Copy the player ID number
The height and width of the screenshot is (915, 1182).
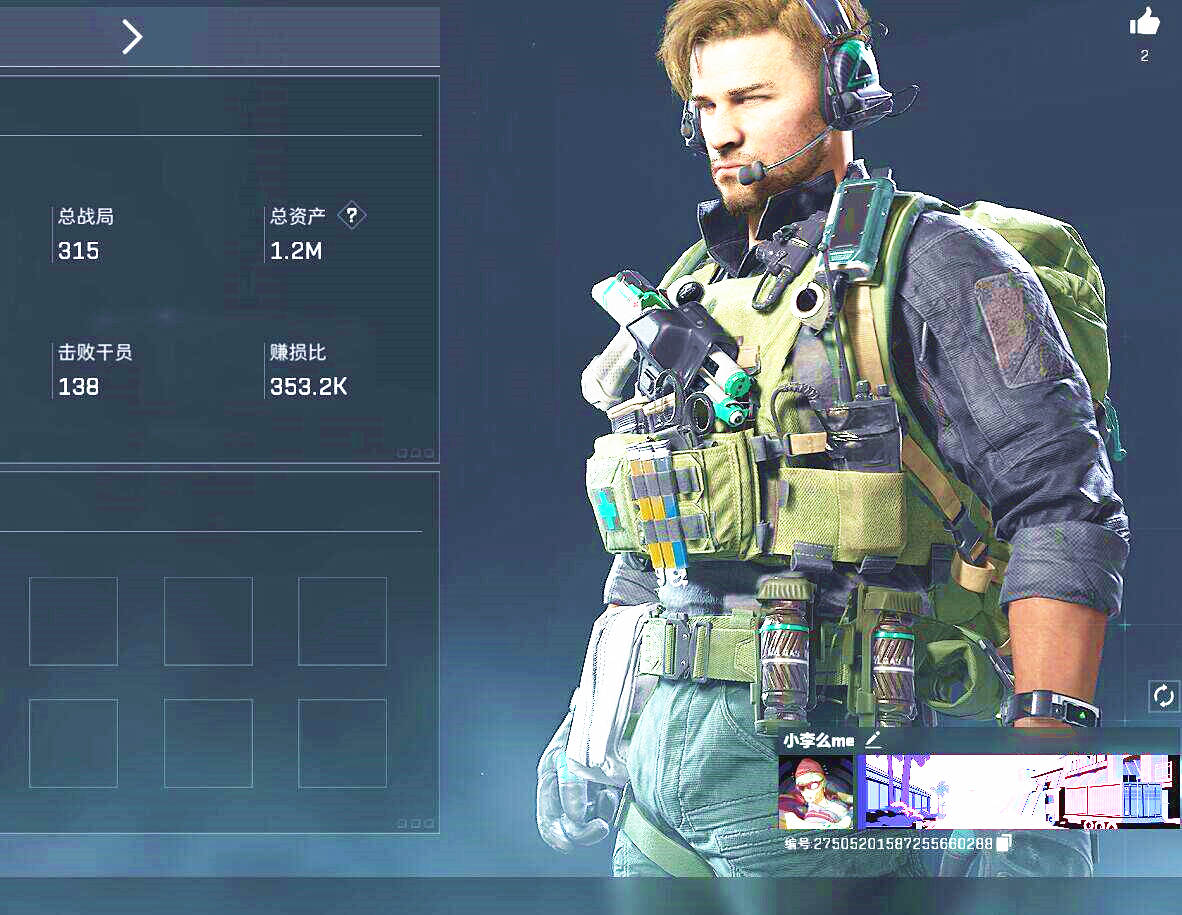[1004, 844]
